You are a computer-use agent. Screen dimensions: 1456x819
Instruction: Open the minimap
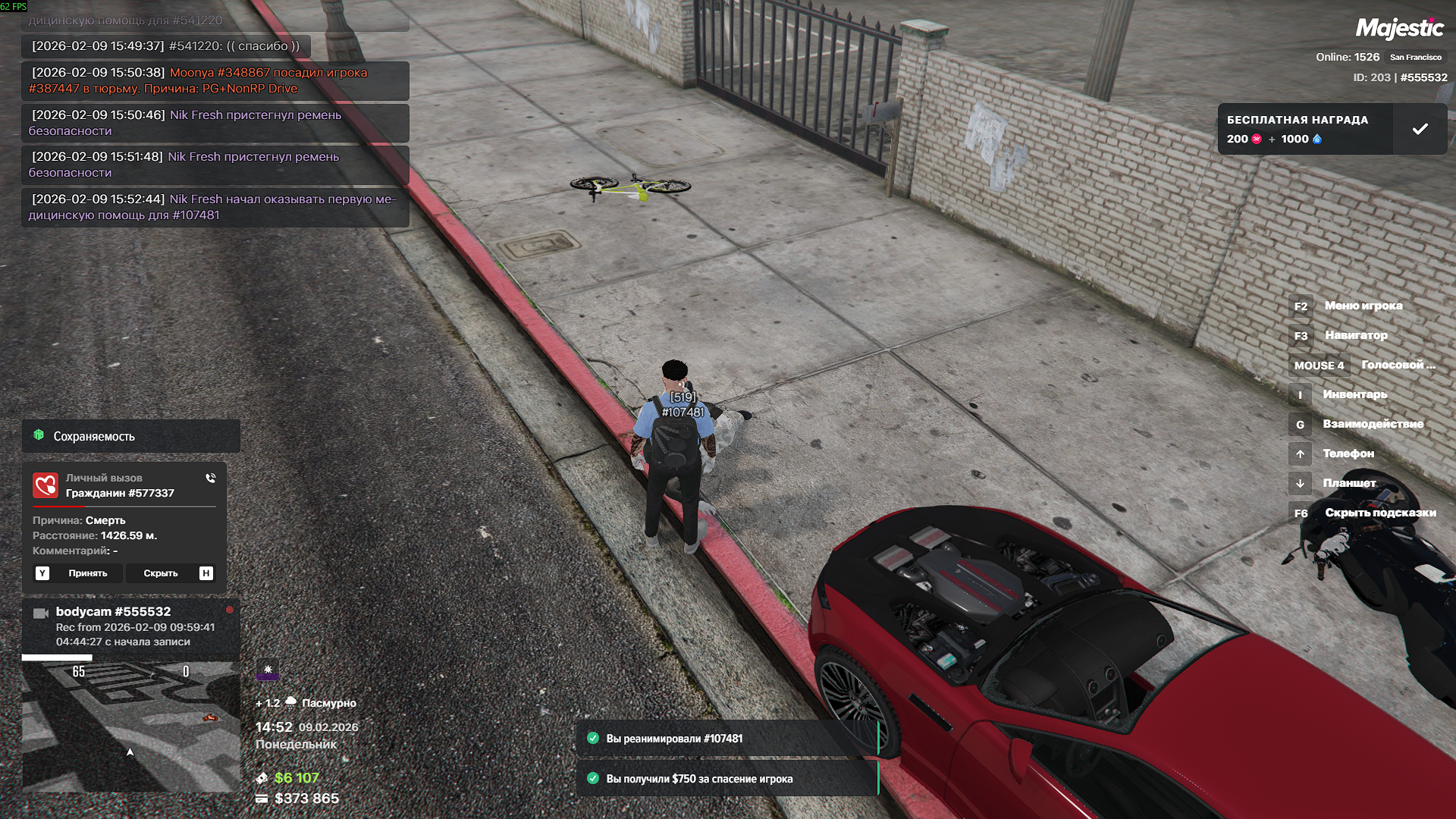click(x=130, y=726)
